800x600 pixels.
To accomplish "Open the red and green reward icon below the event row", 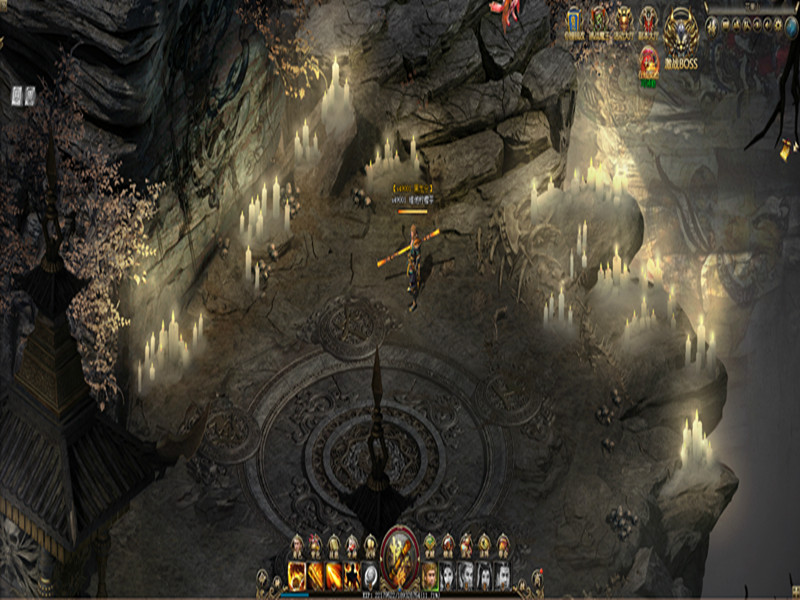I will (649, 63).
